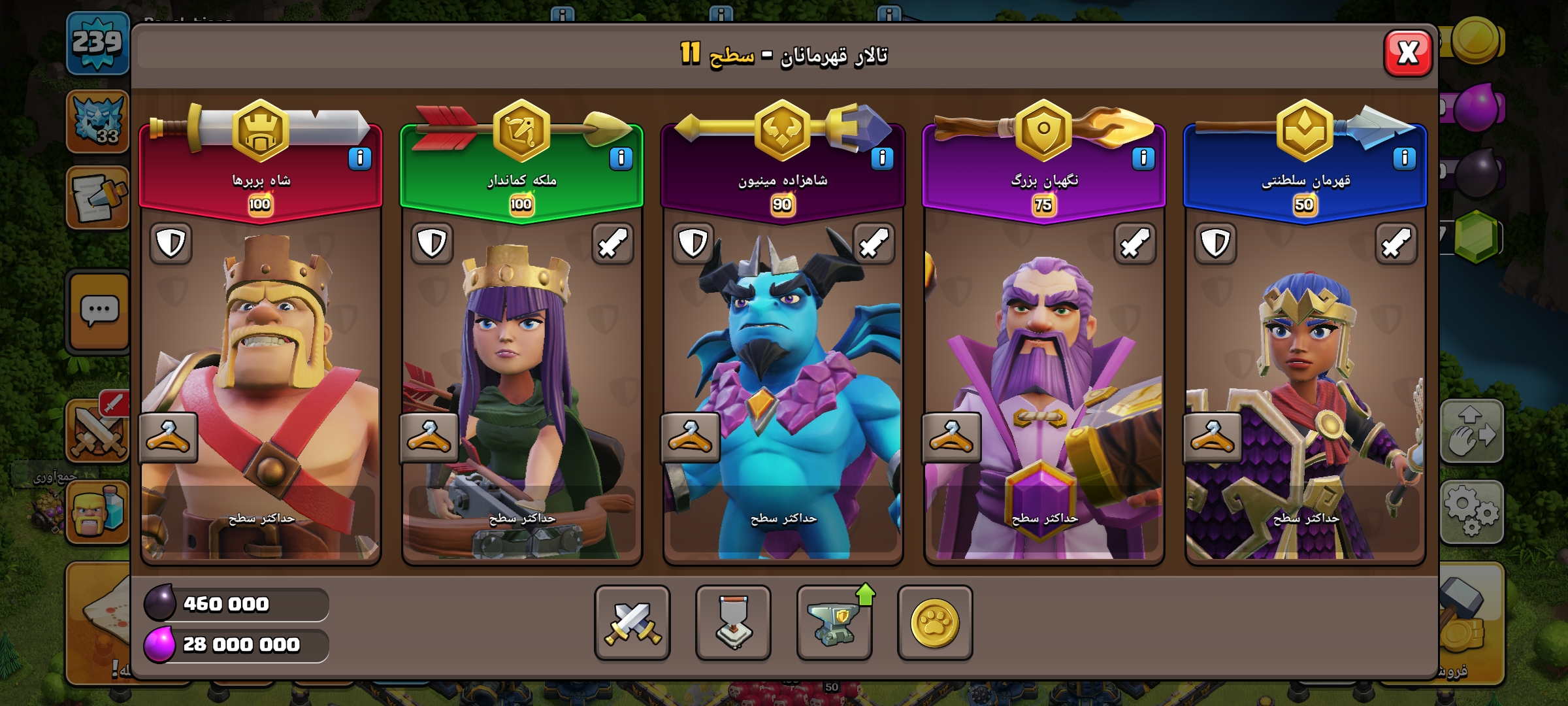Viewport: 1568px width, 706px height.
Task: Toggle Archer Queen shield mode
Action: (432, 244)
